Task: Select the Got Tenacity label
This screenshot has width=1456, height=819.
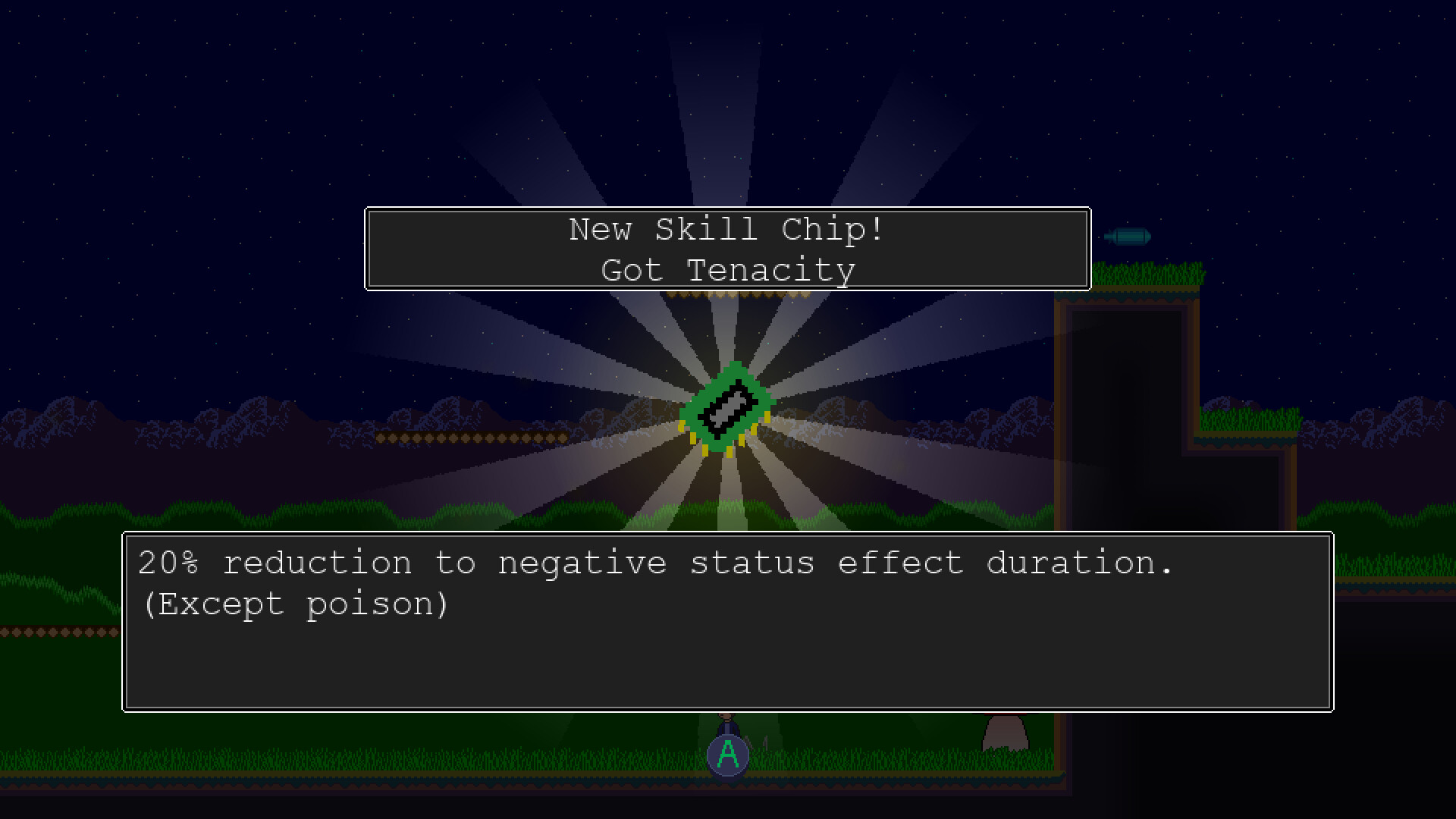Action: (727, 270)
